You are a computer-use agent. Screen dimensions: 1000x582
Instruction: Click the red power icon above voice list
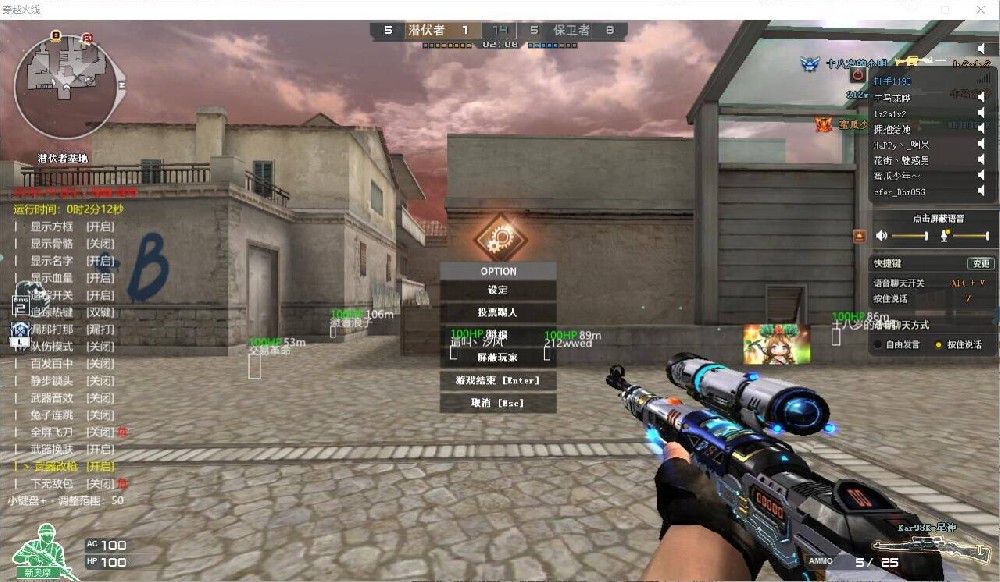858,74
